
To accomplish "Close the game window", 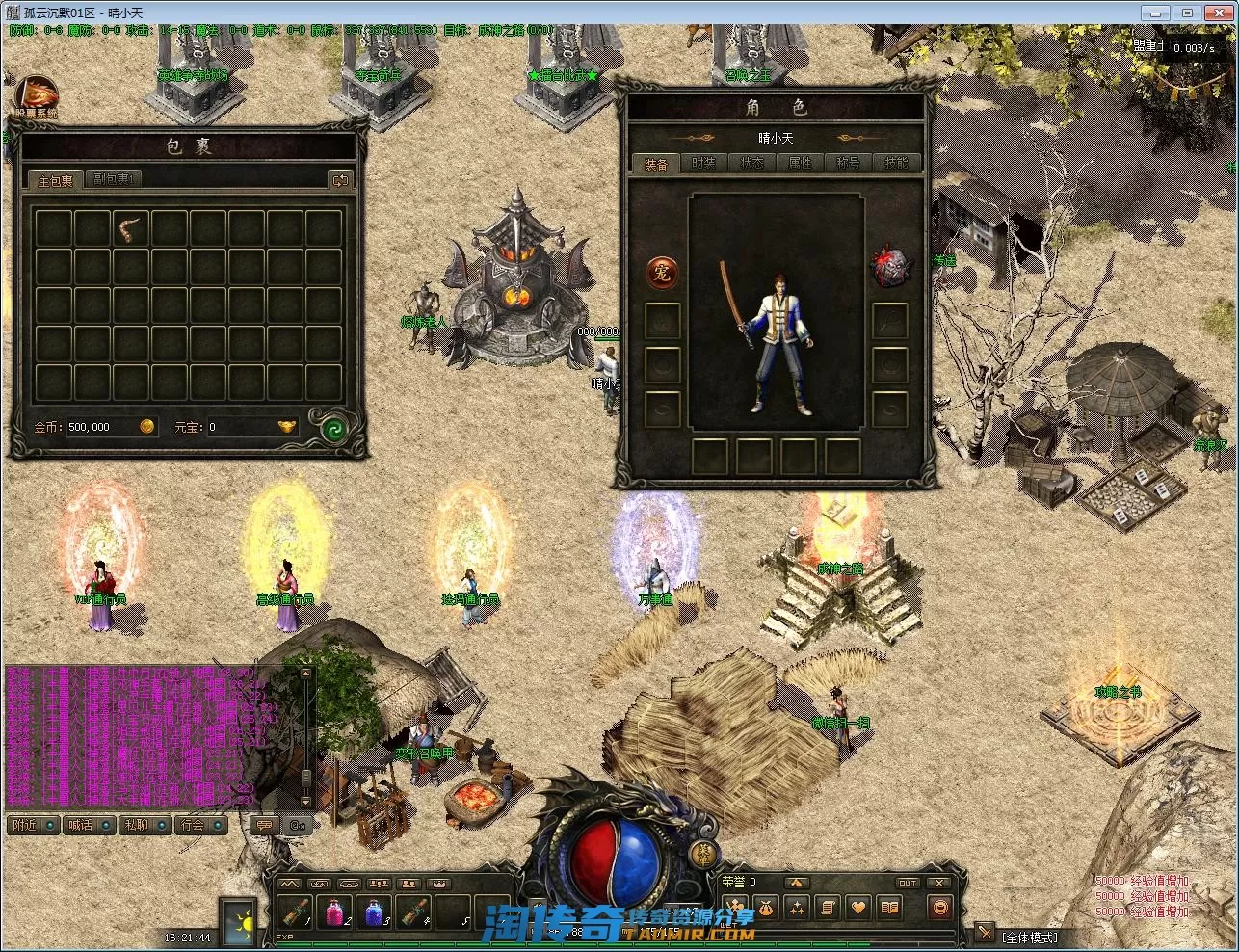I will coord(1216,13).
